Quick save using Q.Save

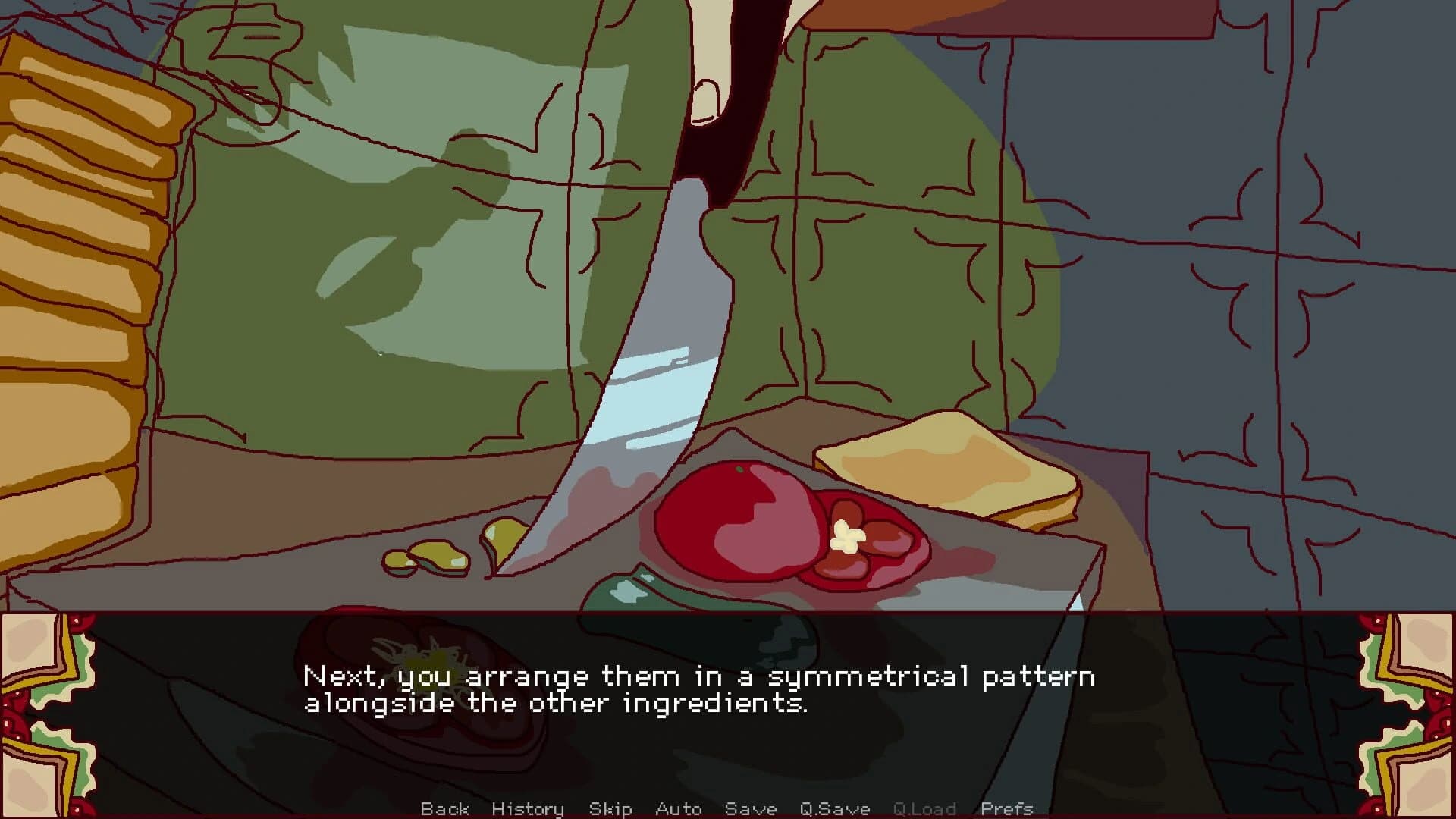(834, 809)
